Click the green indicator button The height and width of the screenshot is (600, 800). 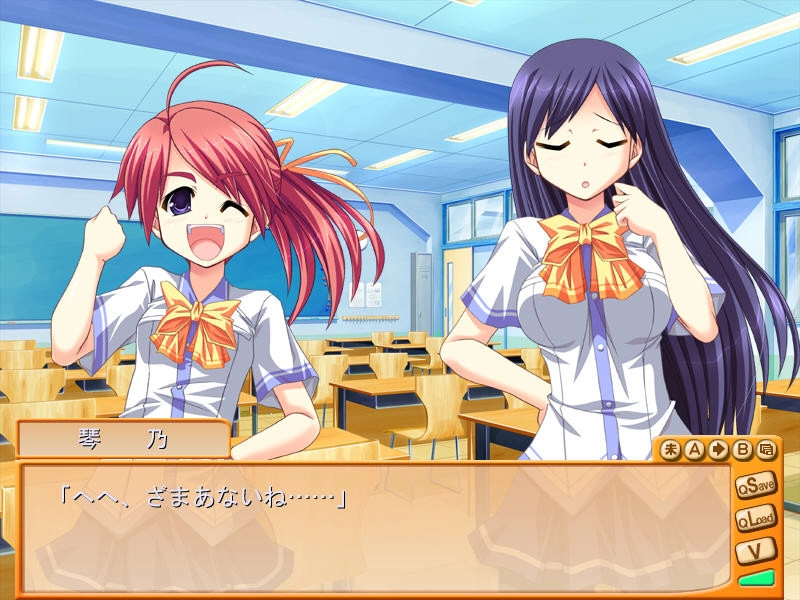pos(756,579)
